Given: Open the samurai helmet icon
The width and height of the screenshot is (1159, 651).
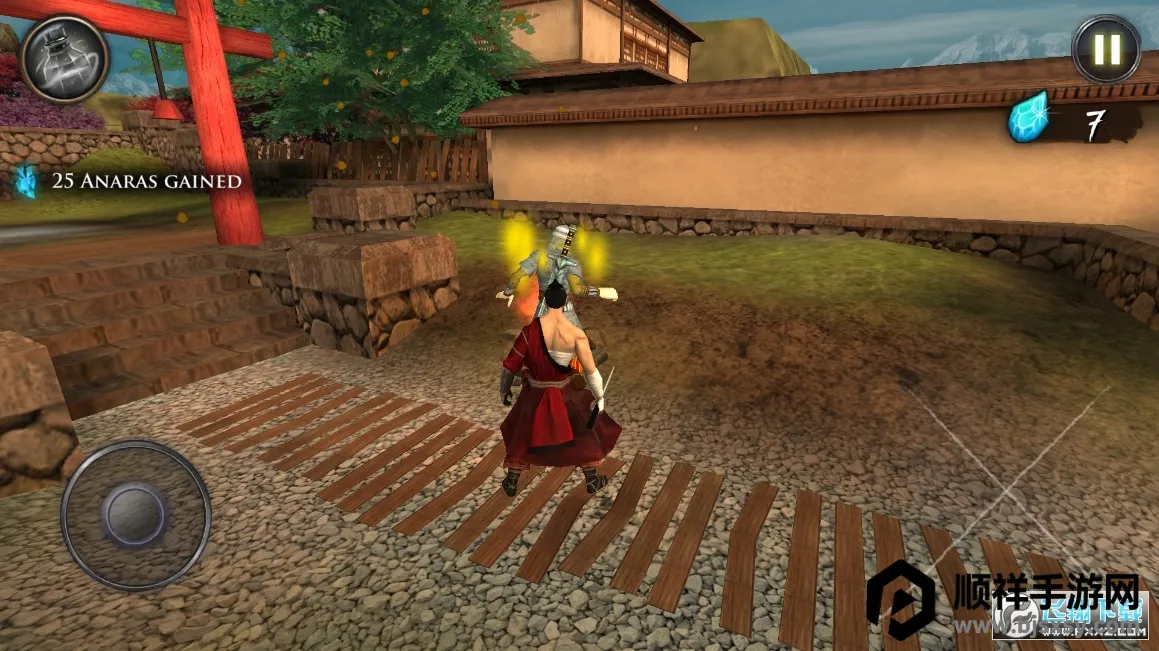Looking at the screenshot, I should coord(64,58).
